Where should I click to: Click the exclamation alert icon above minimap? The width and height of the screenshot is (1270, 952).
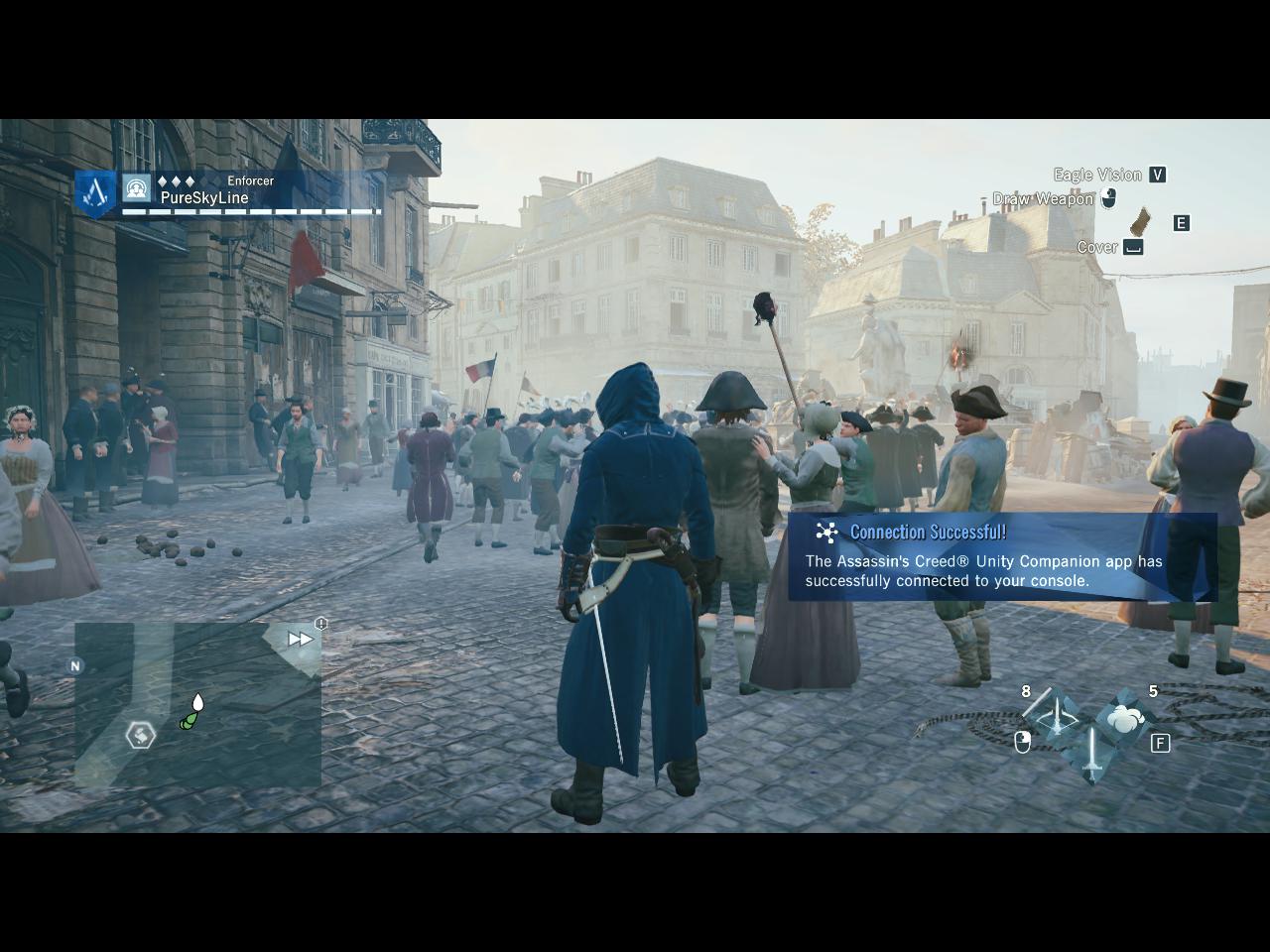(321, 623)
